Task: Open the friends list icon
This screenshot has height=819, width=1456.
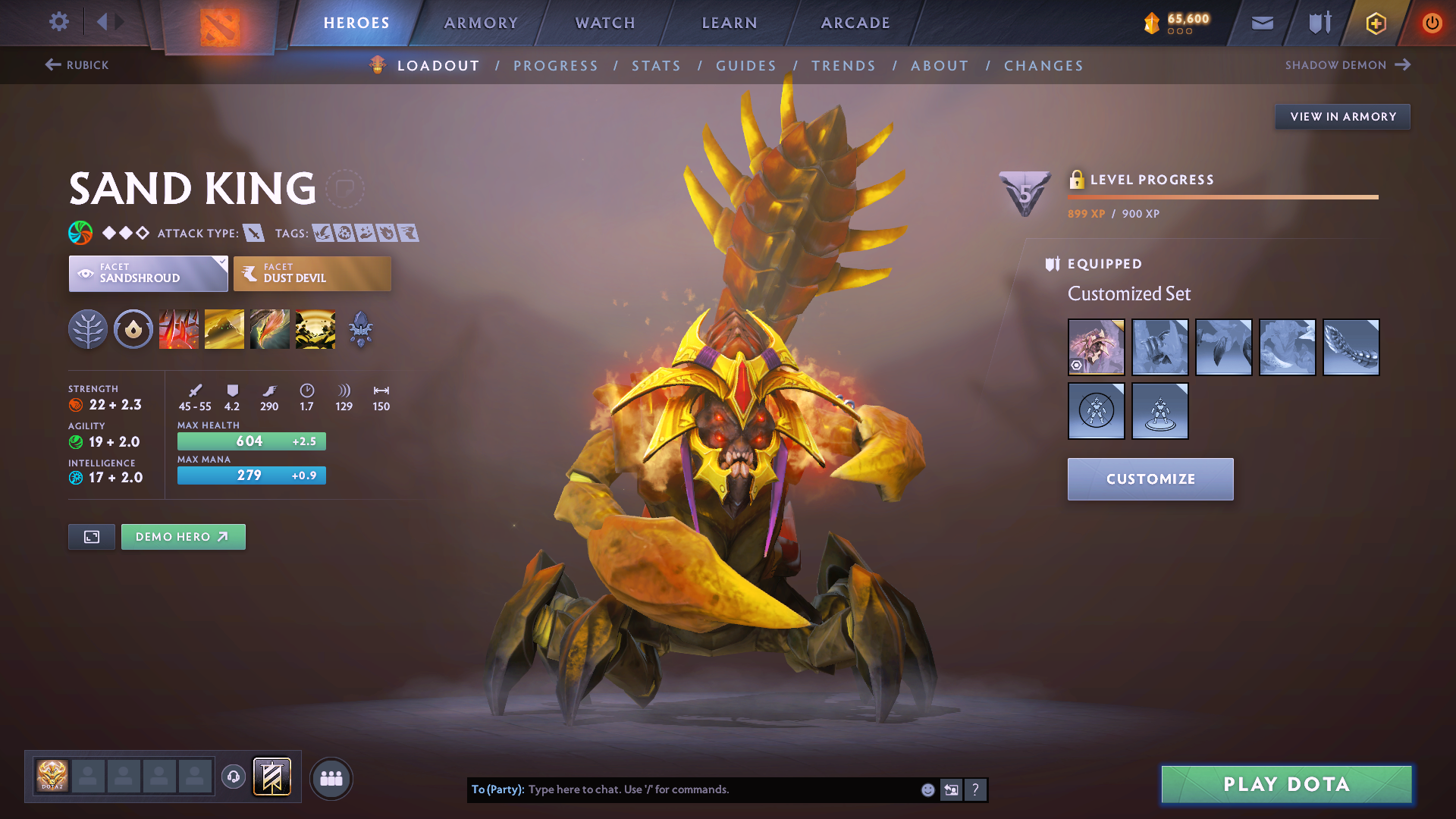Action: pos(331,777)
